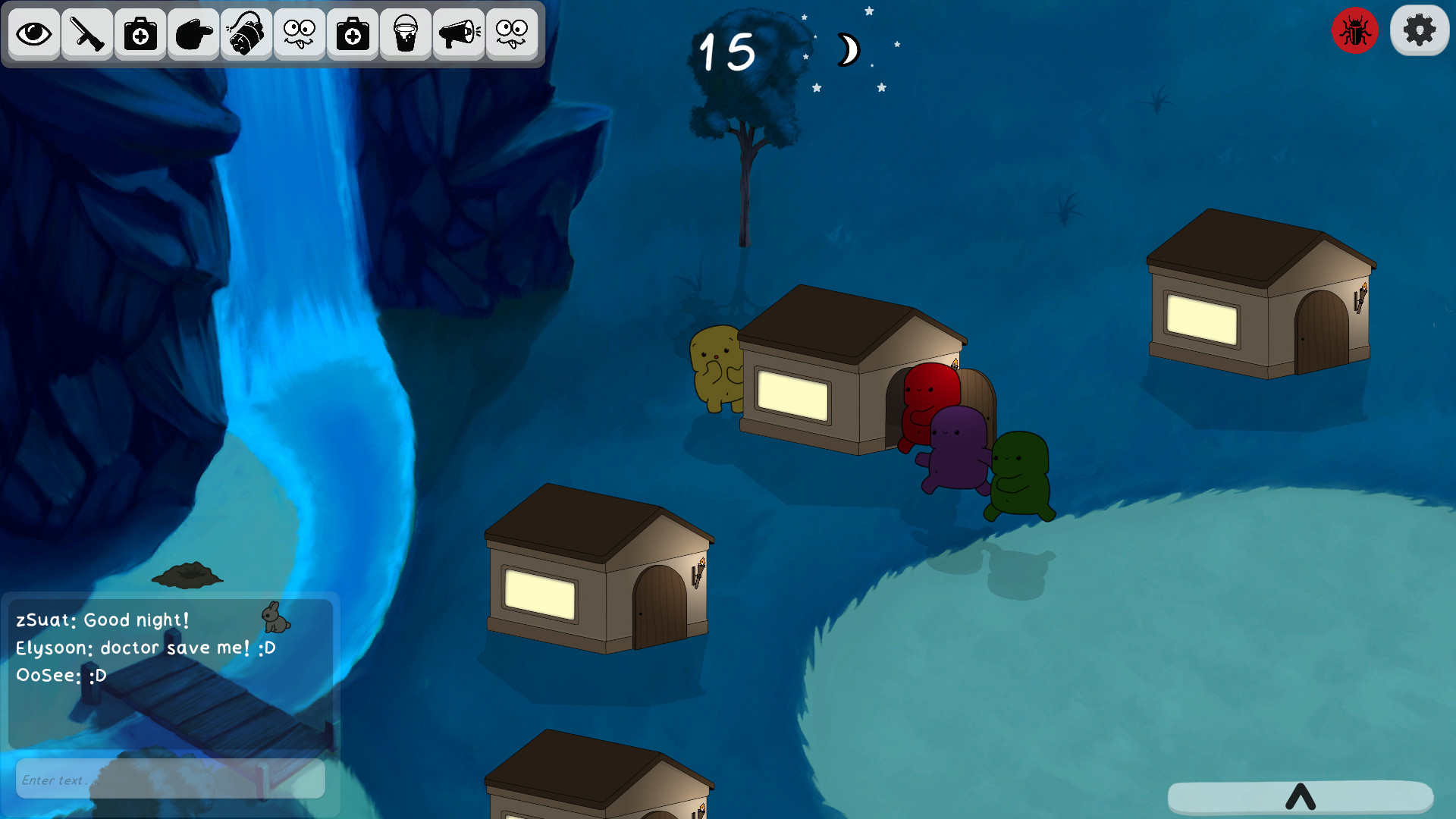Image resolution: width=1456 pixels, height=819 pixels.
Task: Open the gear settings menu
Action: [1420, 31]
